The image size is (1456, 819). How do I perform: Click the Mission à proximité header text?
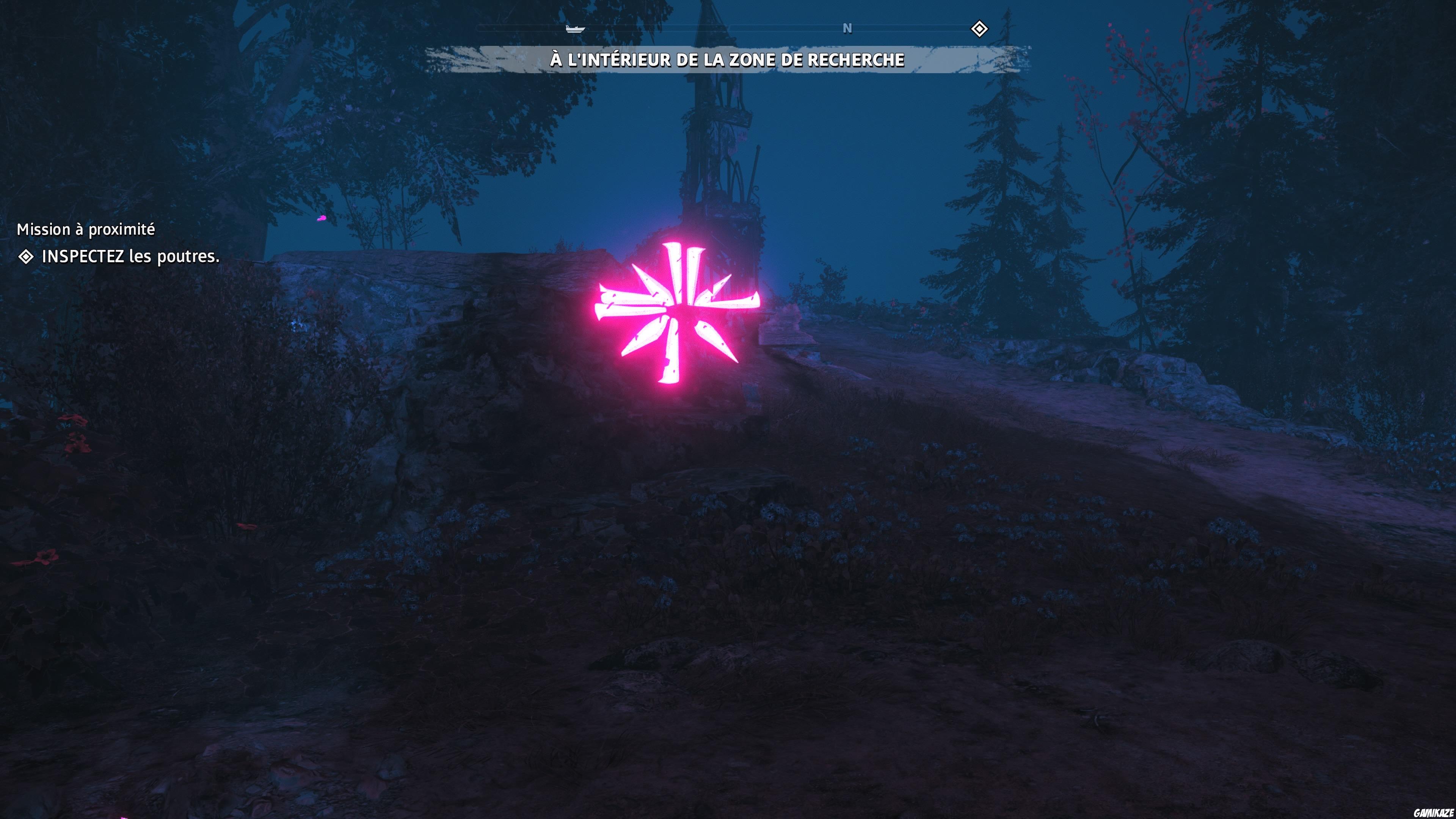85,229
